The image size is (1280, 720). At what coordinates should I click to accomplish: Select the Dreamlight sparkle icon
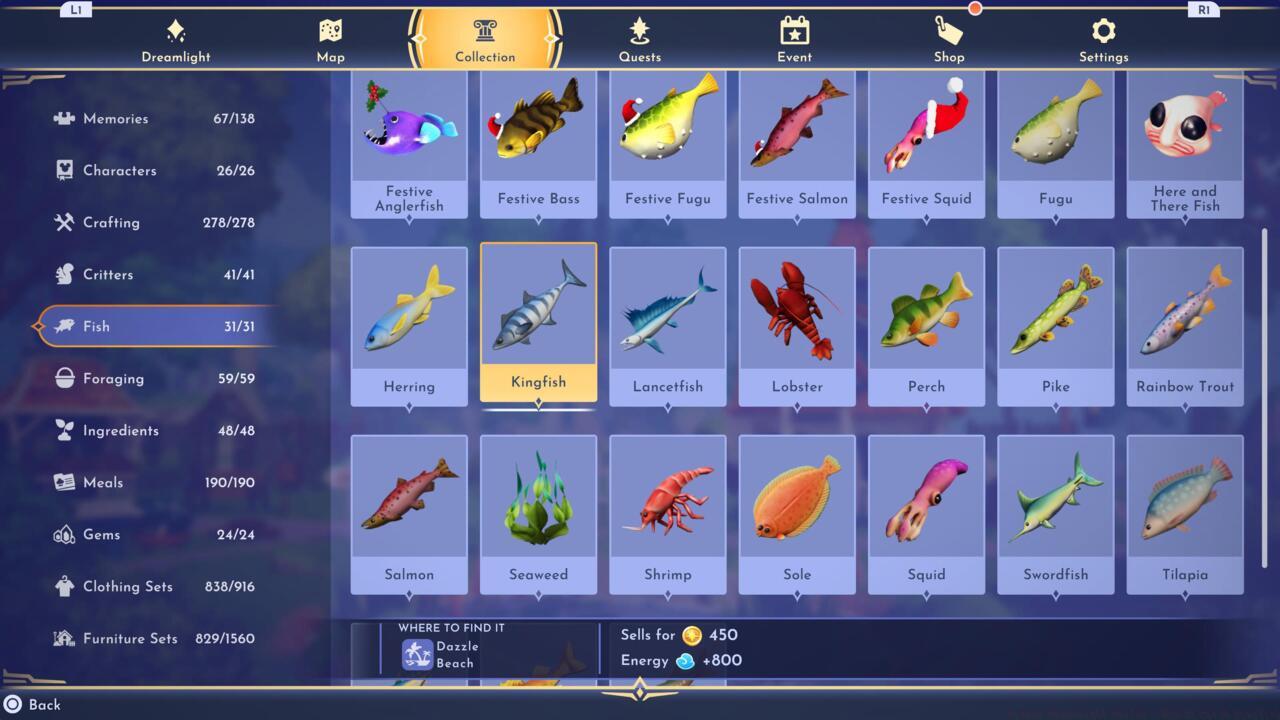pyautogui.click(x=176, y=31)
